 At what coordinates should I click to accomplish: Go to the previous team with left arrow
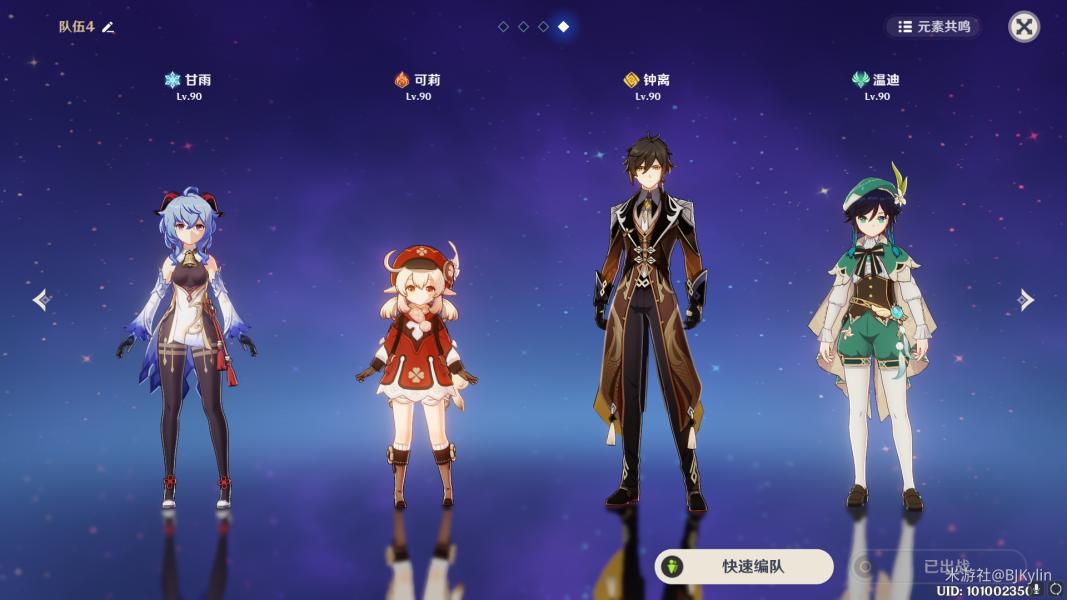[40, 300]
